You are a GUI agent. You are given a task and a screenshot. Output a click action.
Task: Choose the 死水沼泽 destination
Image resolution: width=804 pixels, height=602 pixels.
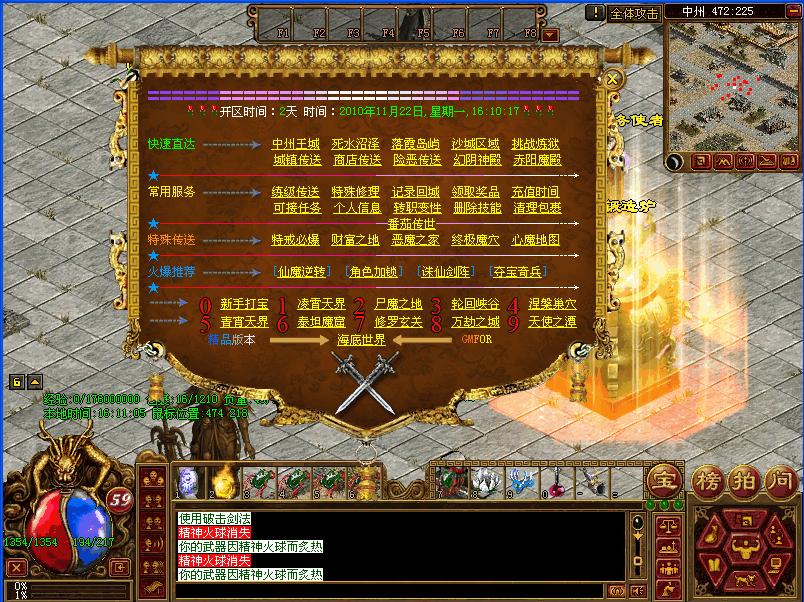[356, 144]
